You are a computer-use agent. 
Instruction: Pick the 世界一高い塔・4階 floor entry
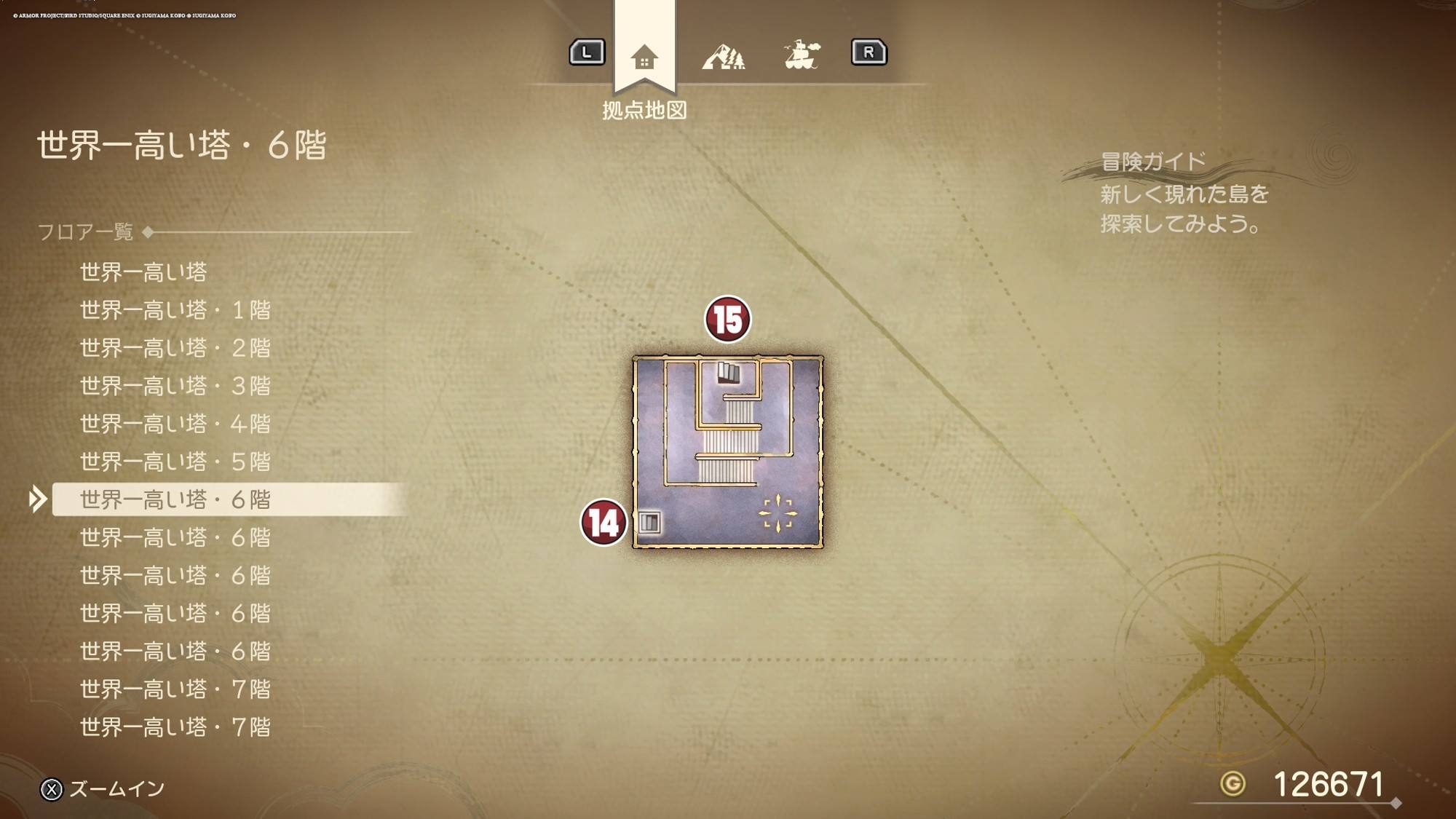pyautogui.click(x=175, y=424)
